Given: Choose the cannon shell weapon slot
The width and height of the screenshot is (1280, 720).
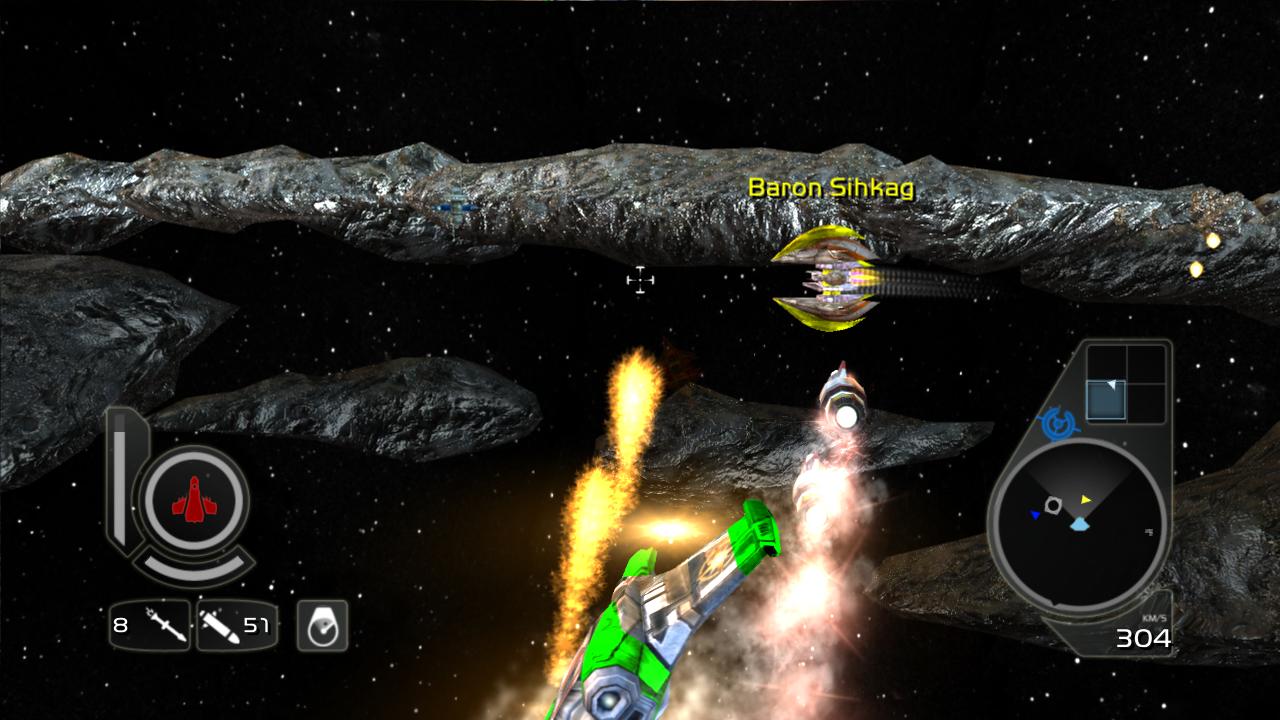Looking at the screenshot, I should (x=236, y=626).
